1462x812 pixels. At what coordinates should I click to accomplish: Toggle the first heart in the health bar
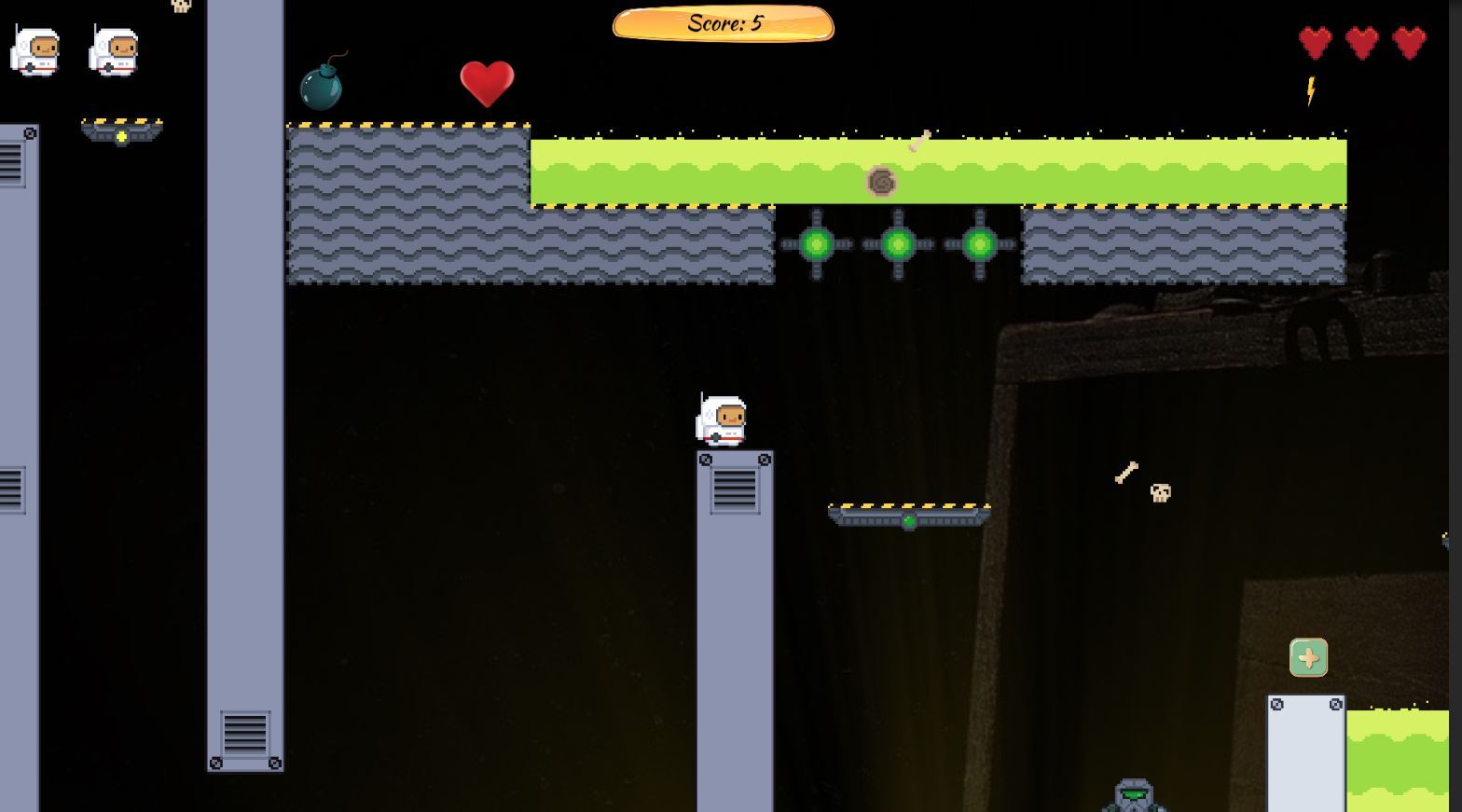pos(1315,42)
